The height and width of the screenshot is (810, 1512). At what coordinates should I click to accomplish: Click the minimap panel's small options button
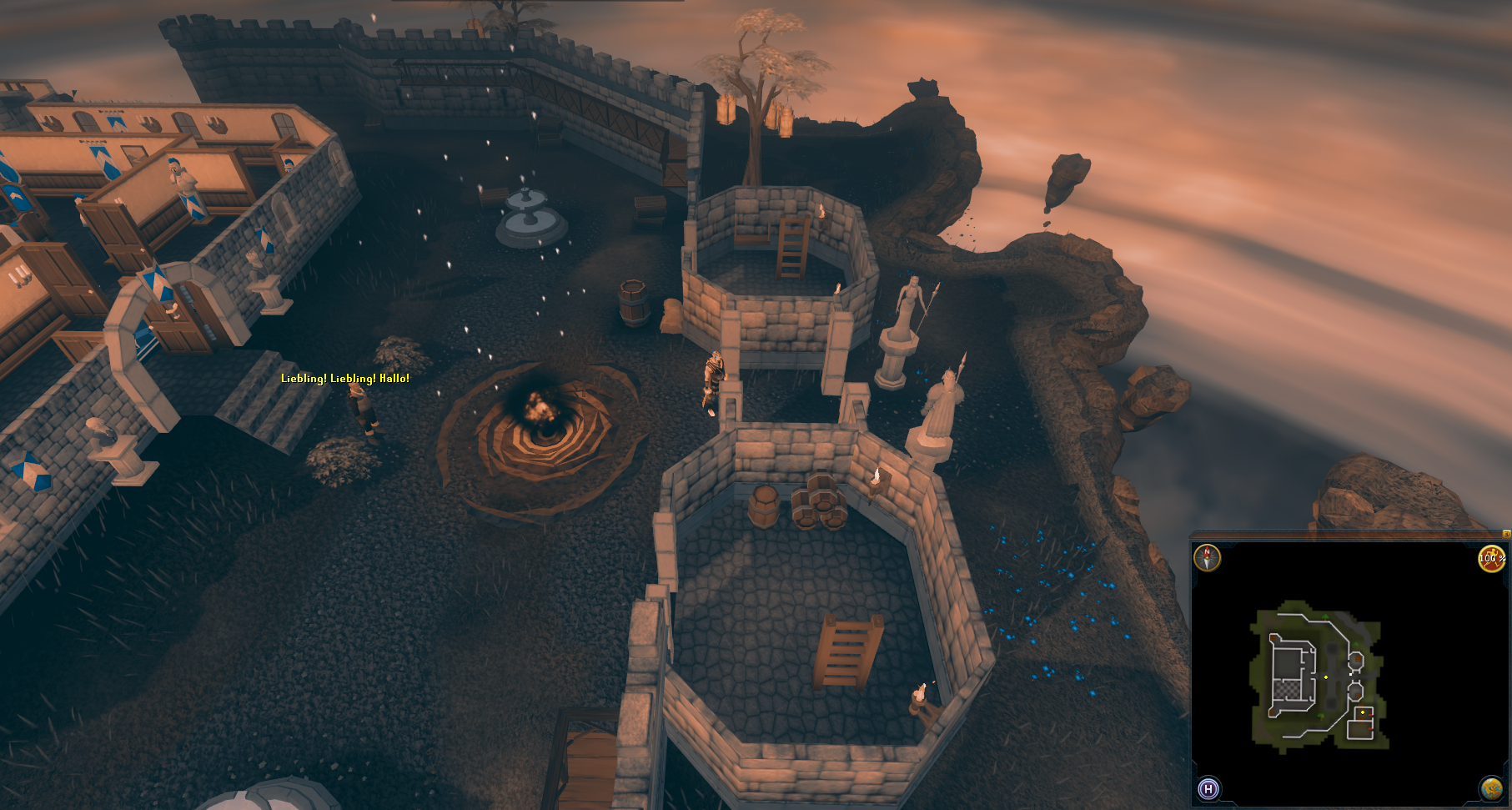[1506, 534]
